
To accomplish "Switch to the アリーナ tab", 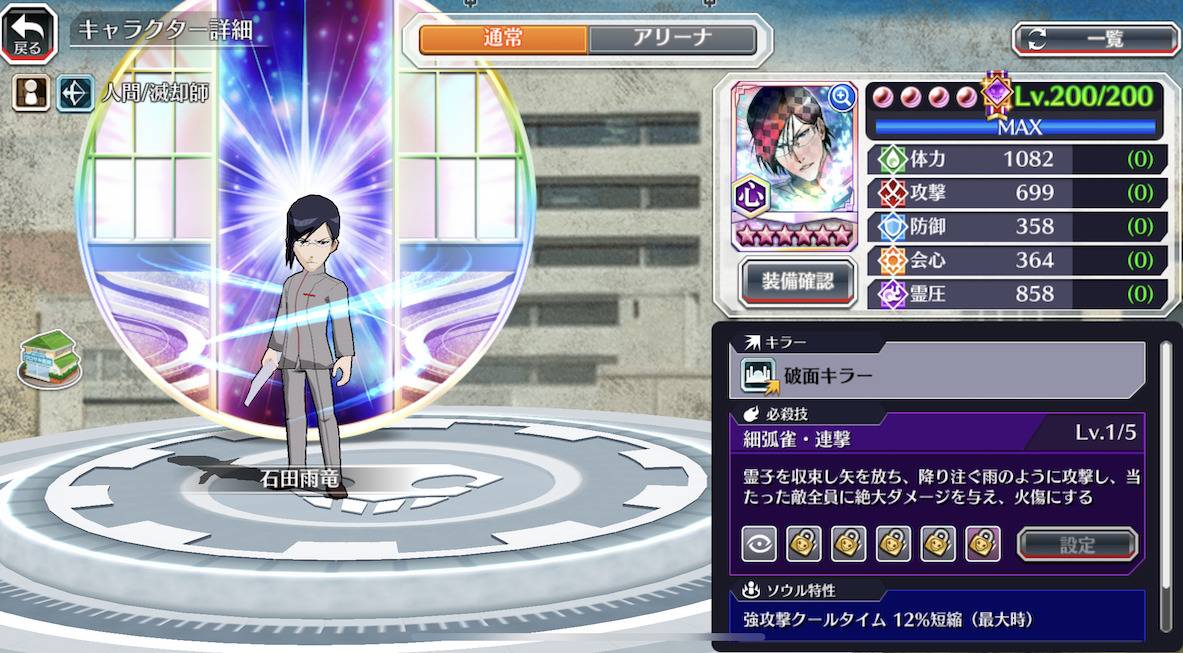I will coord(672,39).
